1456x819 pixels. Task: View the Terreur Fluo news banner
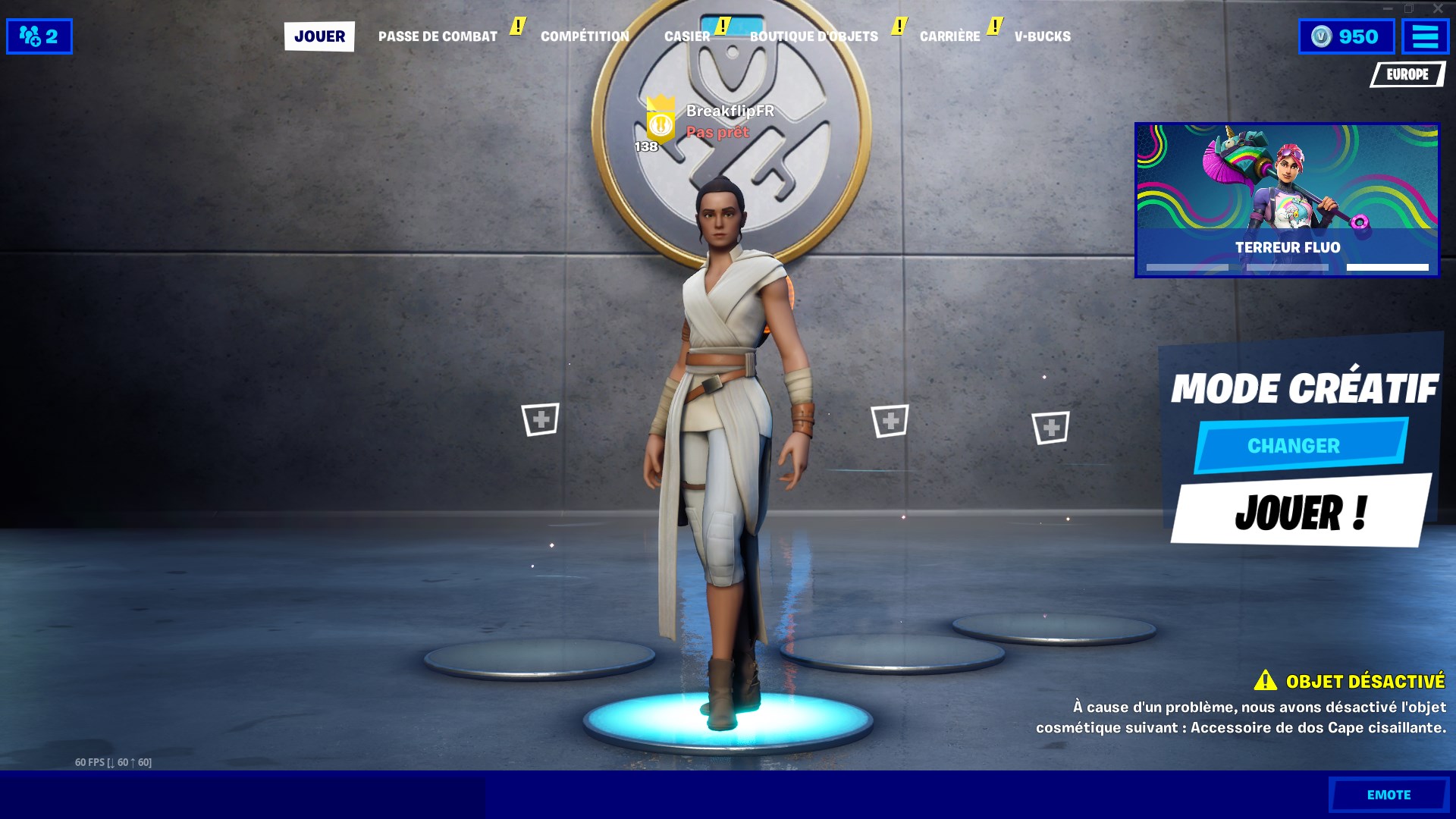pyautogui.click(x=1287, y=200)
